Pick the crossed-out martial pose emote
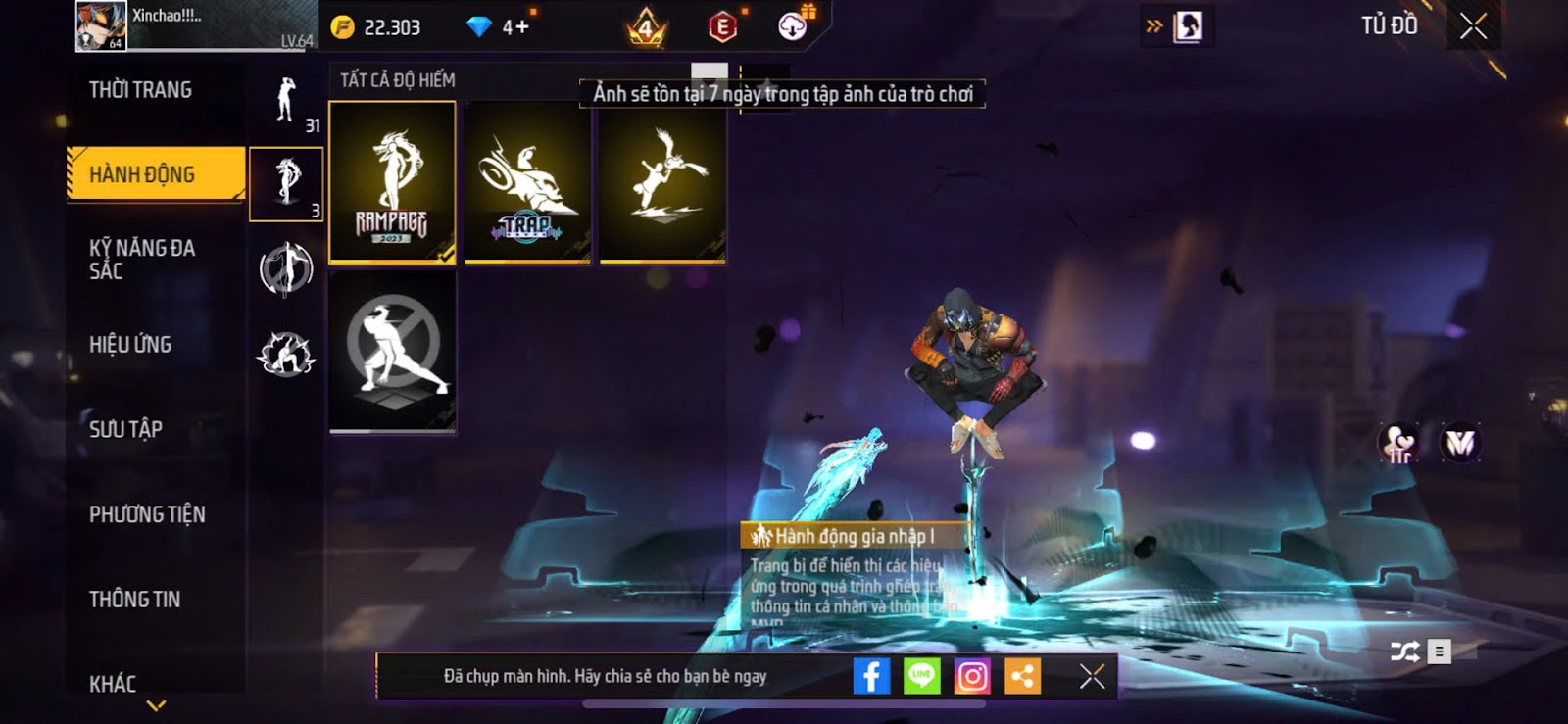 click(x=392, y=351)
